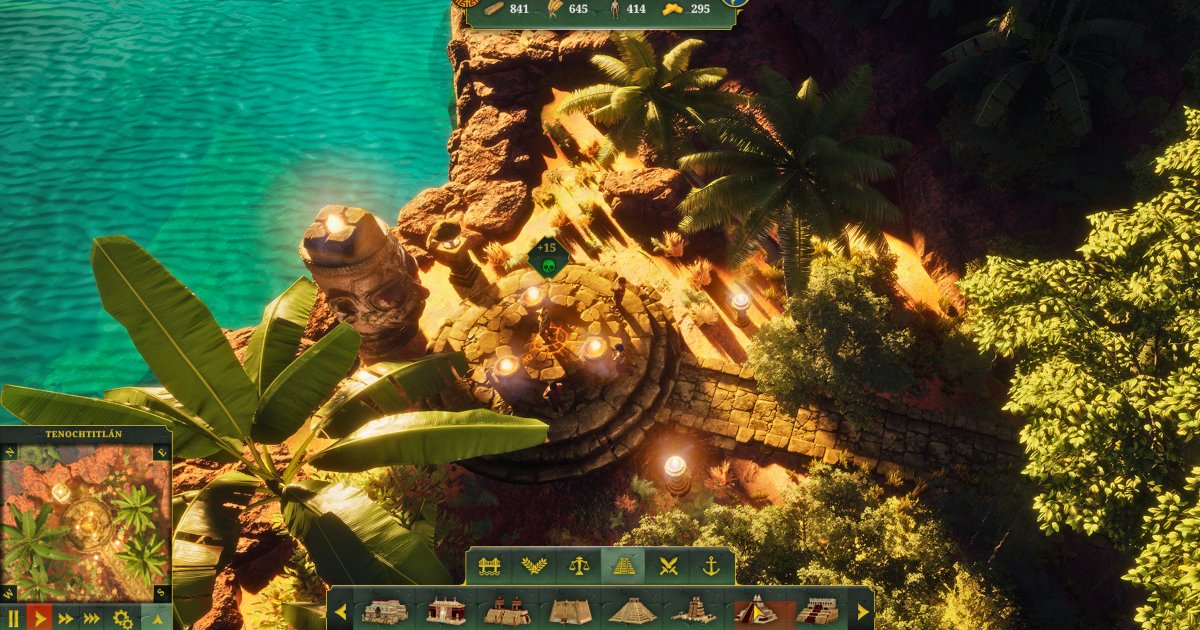Choose the pyramid religion category tab

pos(623,566)
